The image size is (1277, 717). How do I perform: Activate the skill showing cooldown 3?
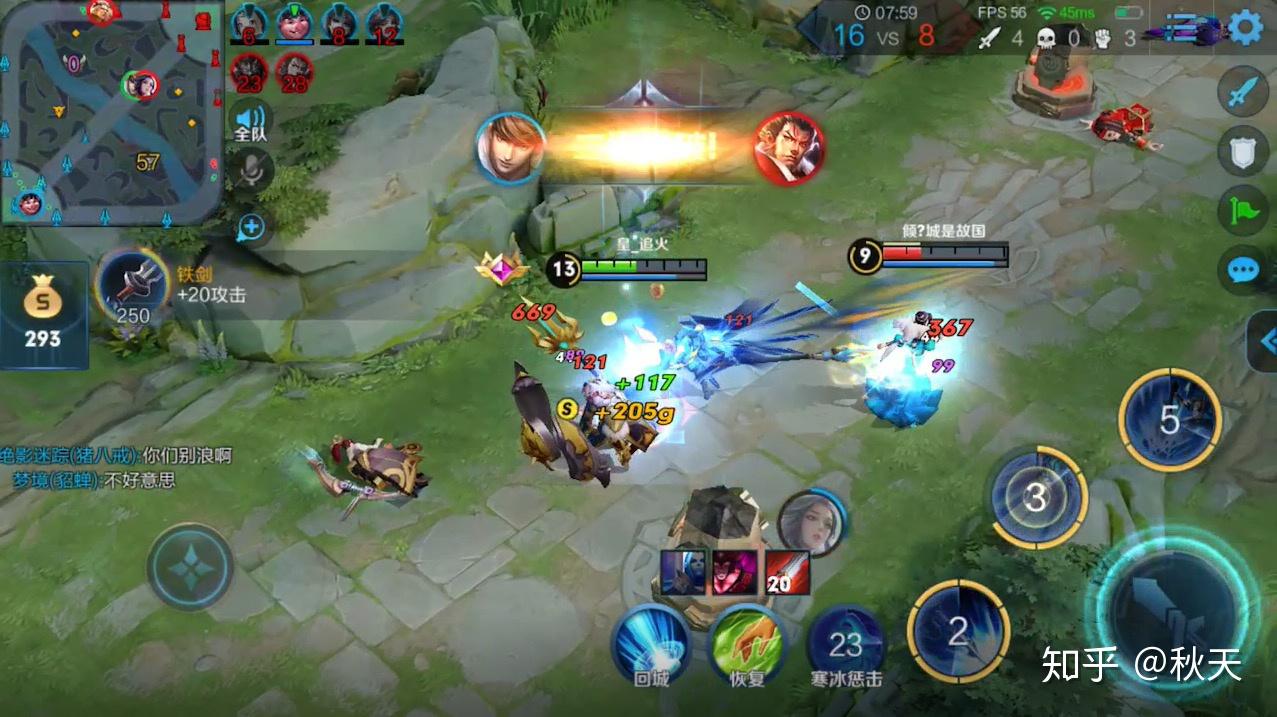click(1036, 497)
